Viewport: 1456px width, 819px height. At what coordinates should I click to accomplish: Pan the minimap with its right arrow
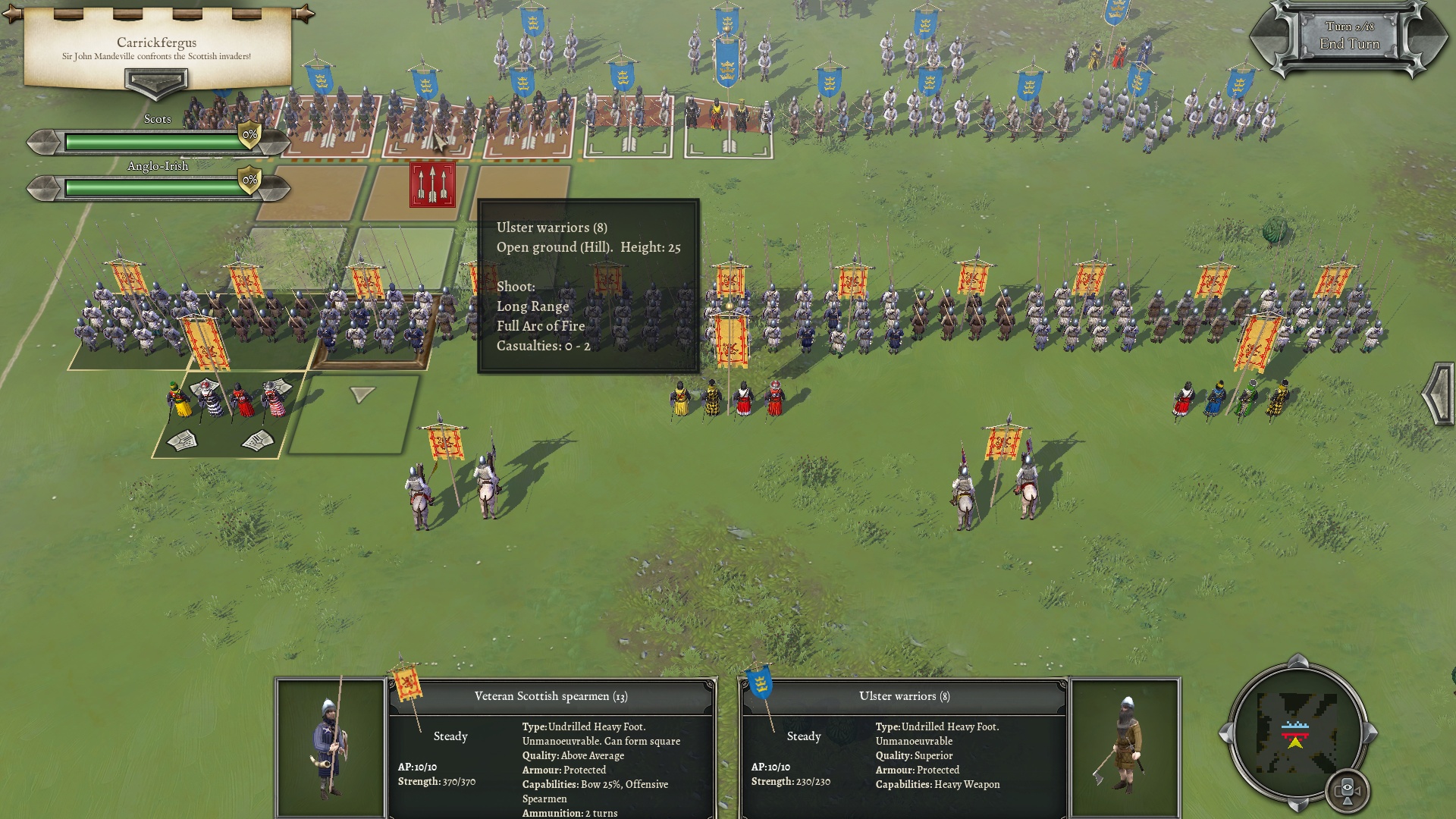coord(1371,733)
